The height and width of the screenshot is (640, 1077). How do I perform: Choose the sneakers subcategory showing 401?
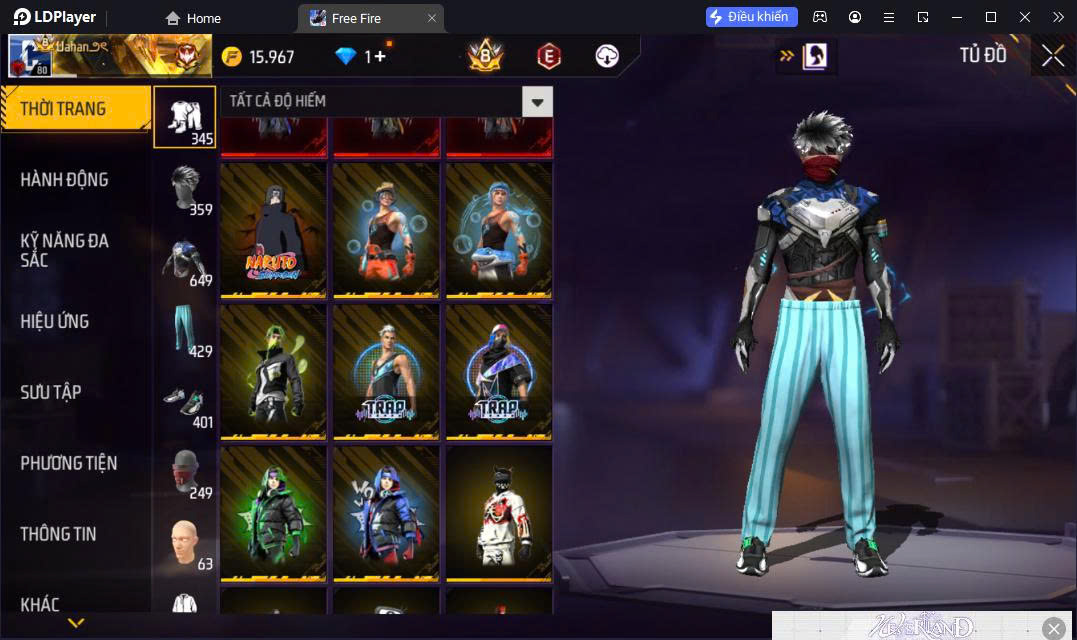[185, 402]
